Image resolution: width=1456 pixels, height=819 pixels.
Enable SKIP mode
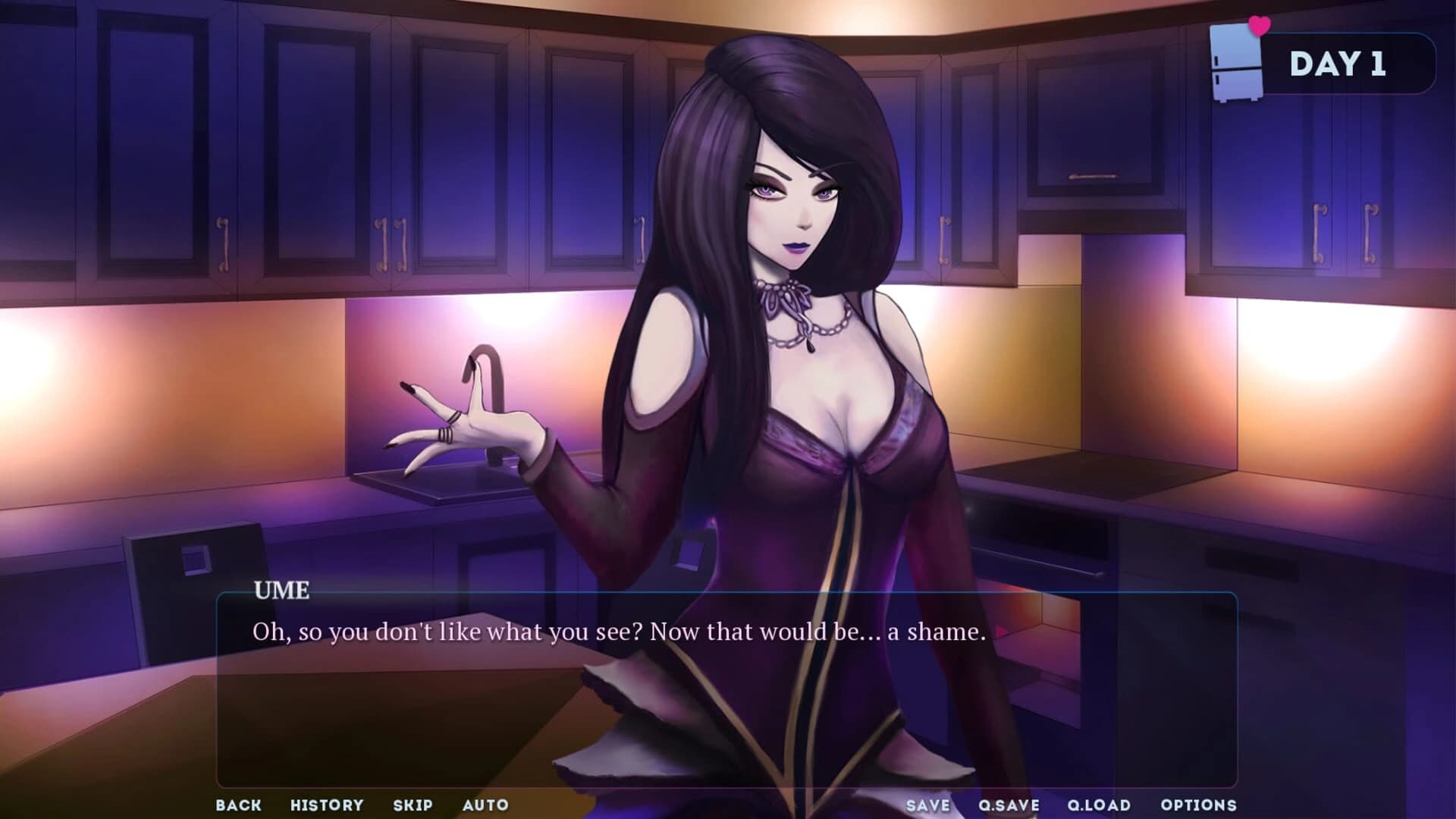pyautogui.click(x=412, y=805)
